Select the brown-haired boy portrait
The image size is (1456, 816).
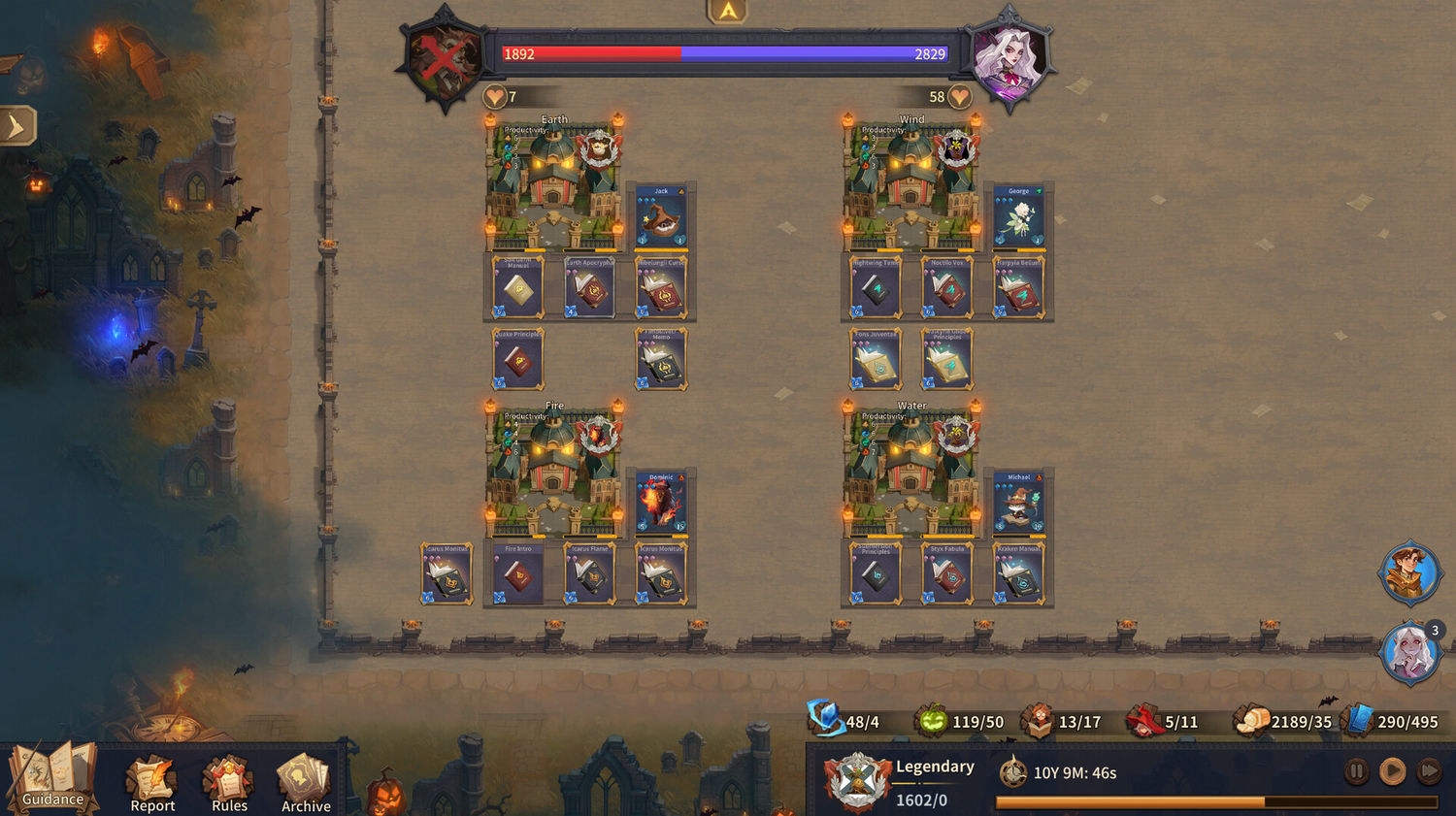(x=1409, y=572)
